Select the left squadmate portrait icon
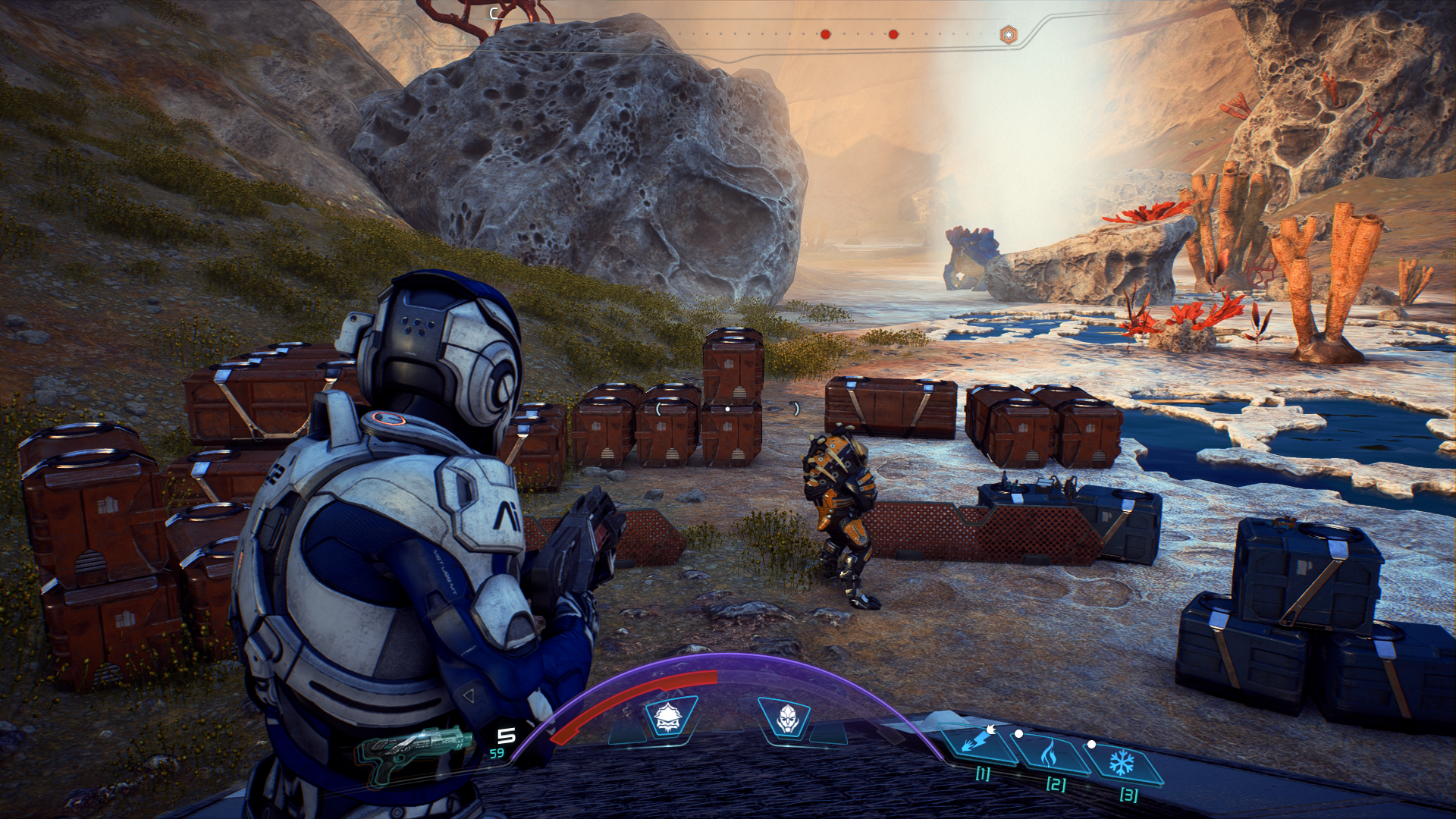 point(667,717)
